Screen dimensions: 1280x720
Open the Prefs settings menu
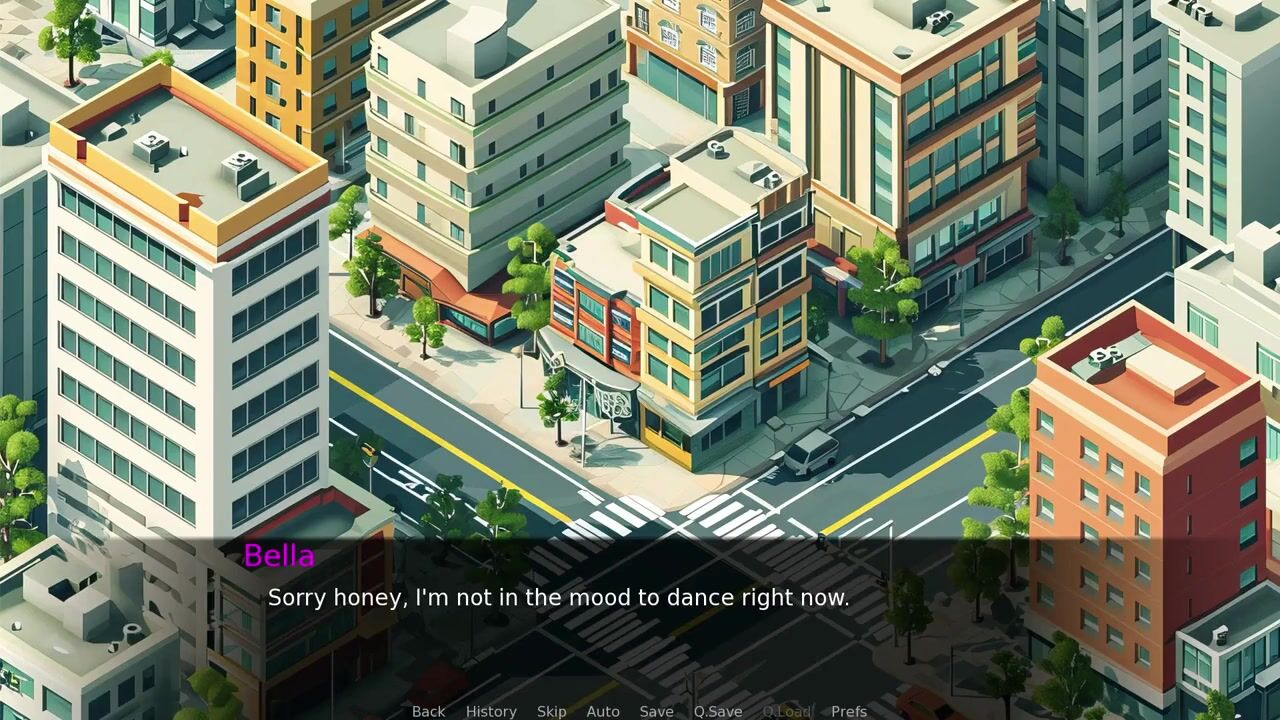point(849,711)
